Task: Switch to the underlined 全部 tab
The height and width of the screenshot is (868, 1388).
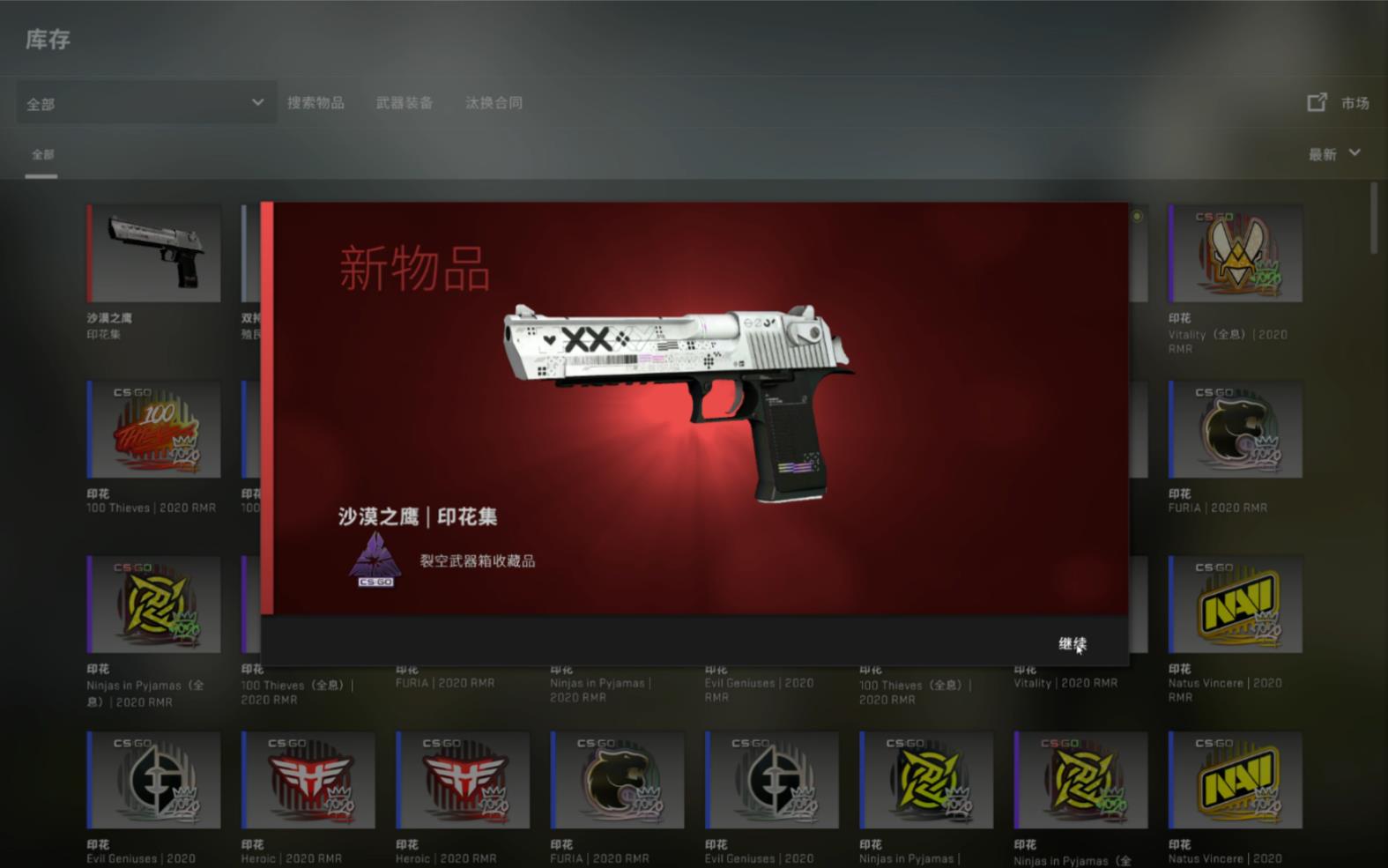Action: coord(42,155)
